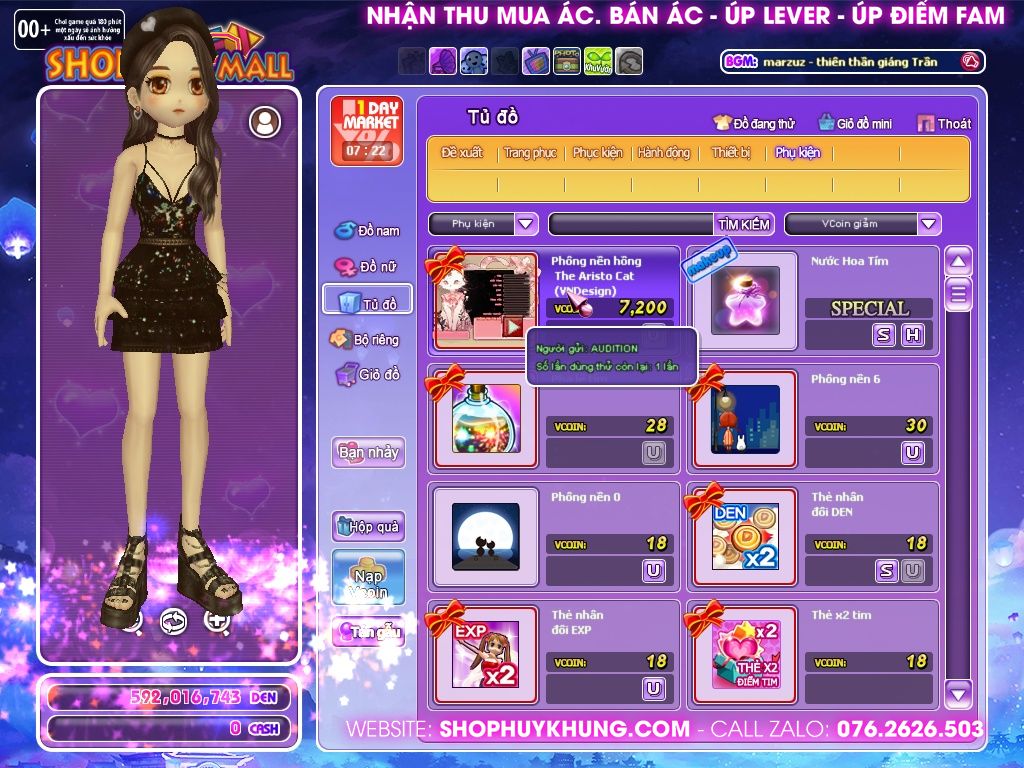Viewport: 1024px width, 768px height.
Task: Switch to the Thiết bị tab
Action: pos(731,153)
